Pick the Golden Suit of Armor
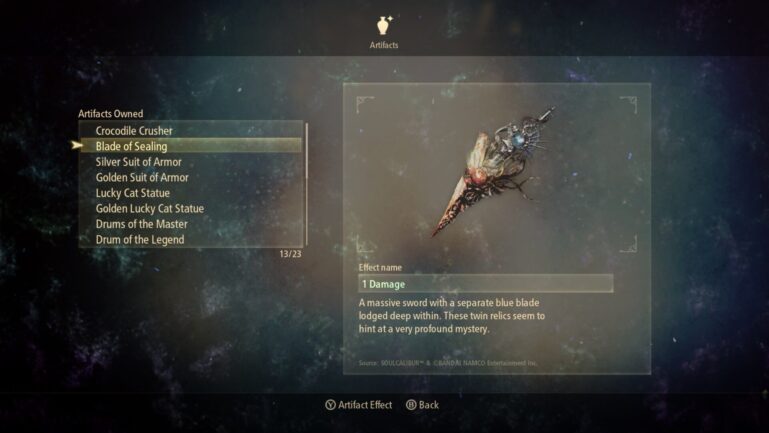 (141, 177)
